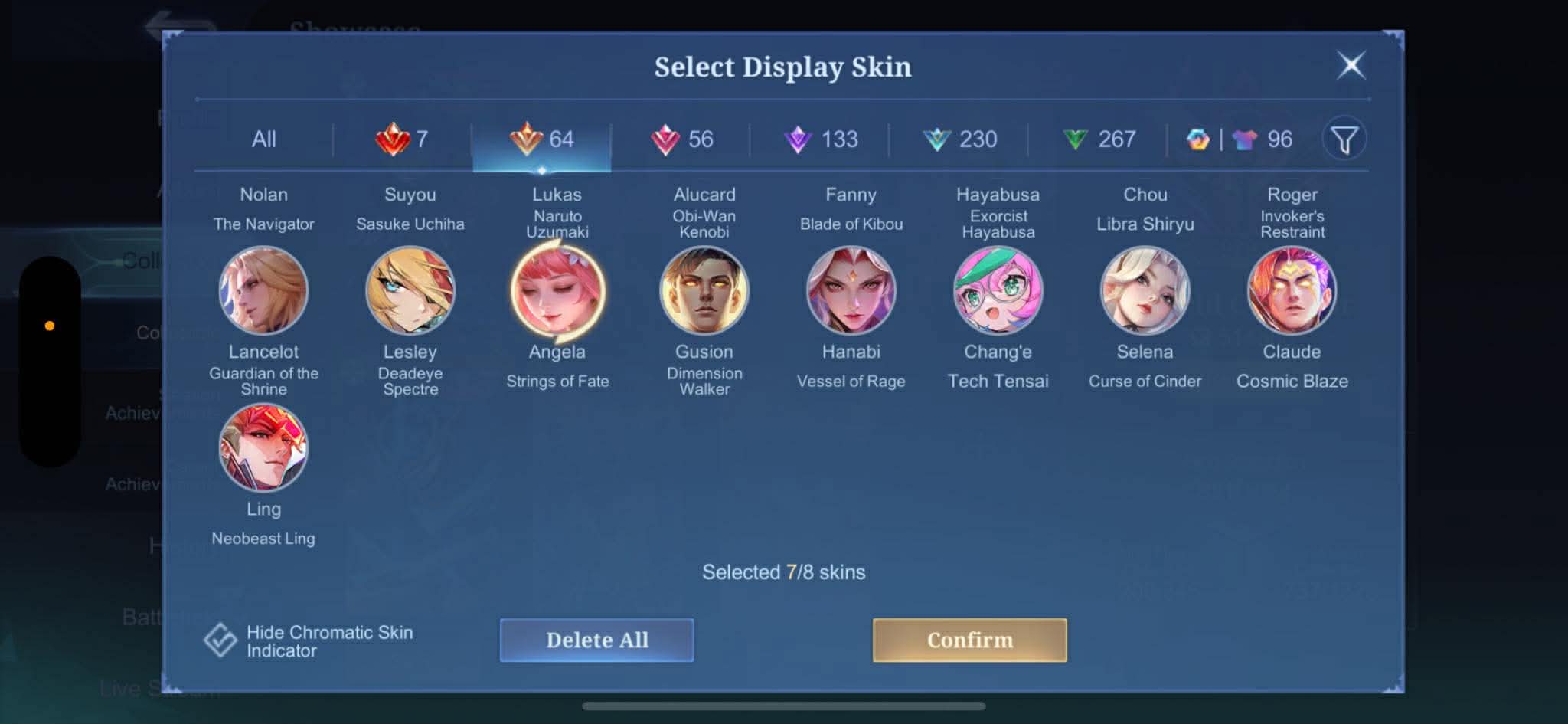Pick Angela's Strings of Fate skin

pos(557,290)
